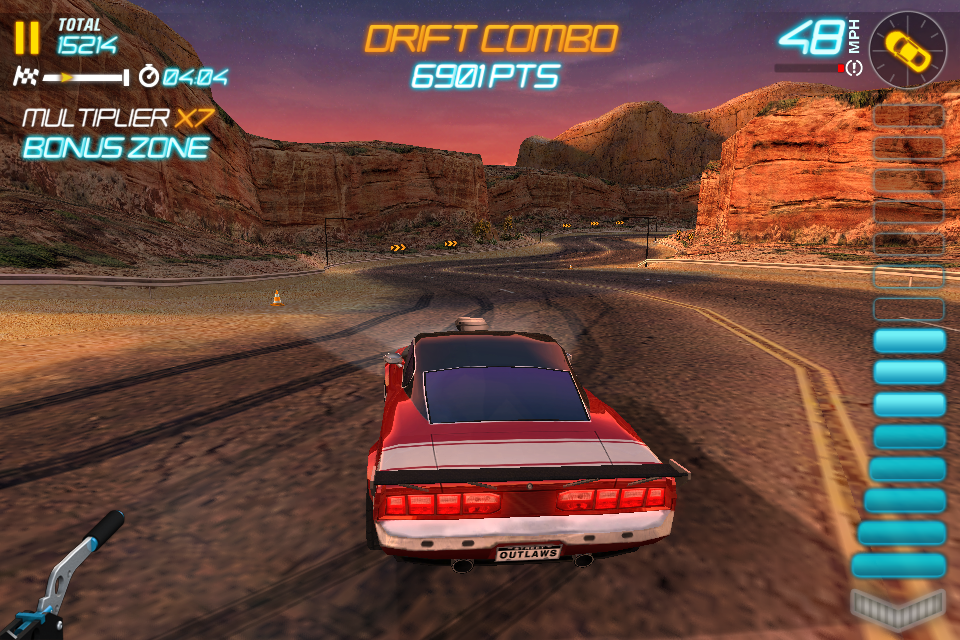Pause the race with the pause button

(27, 37)
